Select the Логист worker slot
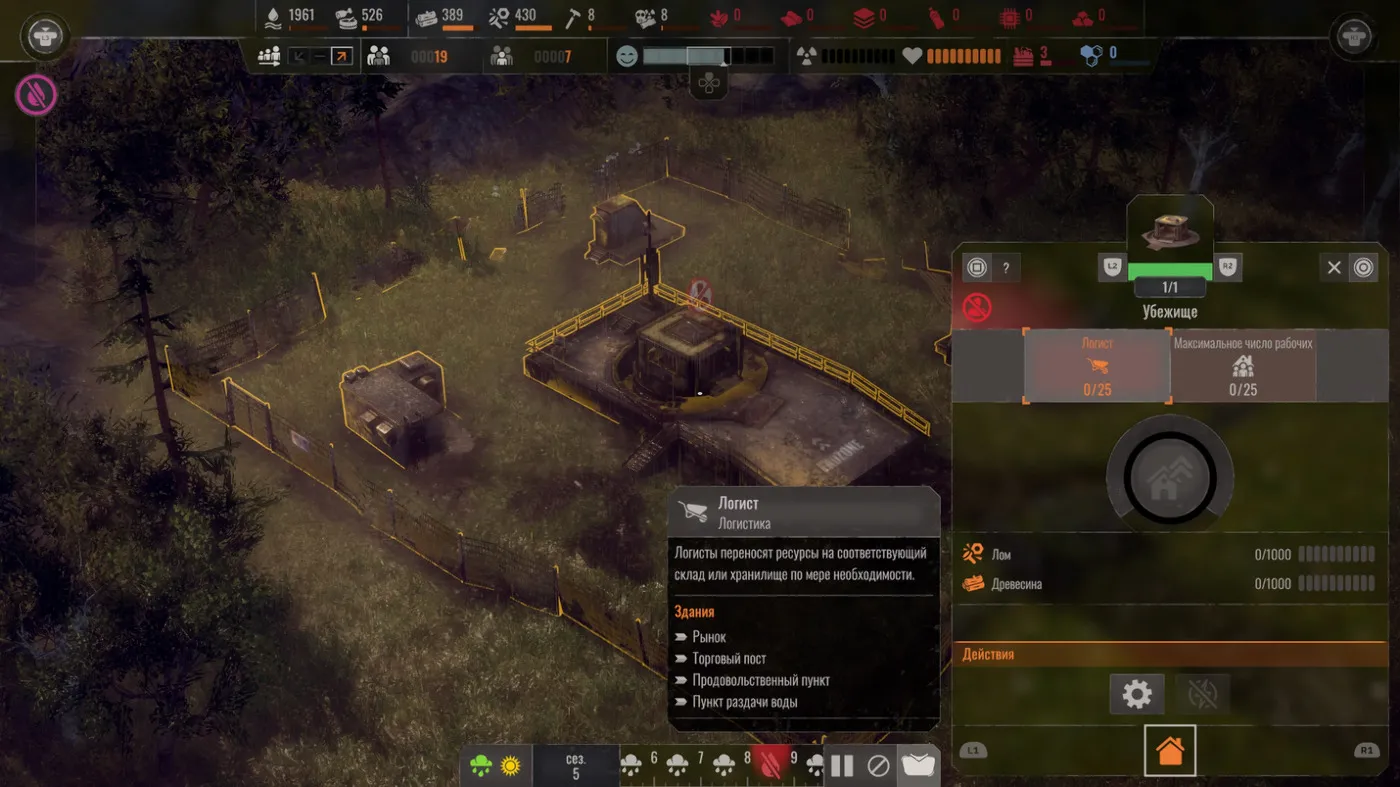 pyautogui.click(x=1097, y=366)
